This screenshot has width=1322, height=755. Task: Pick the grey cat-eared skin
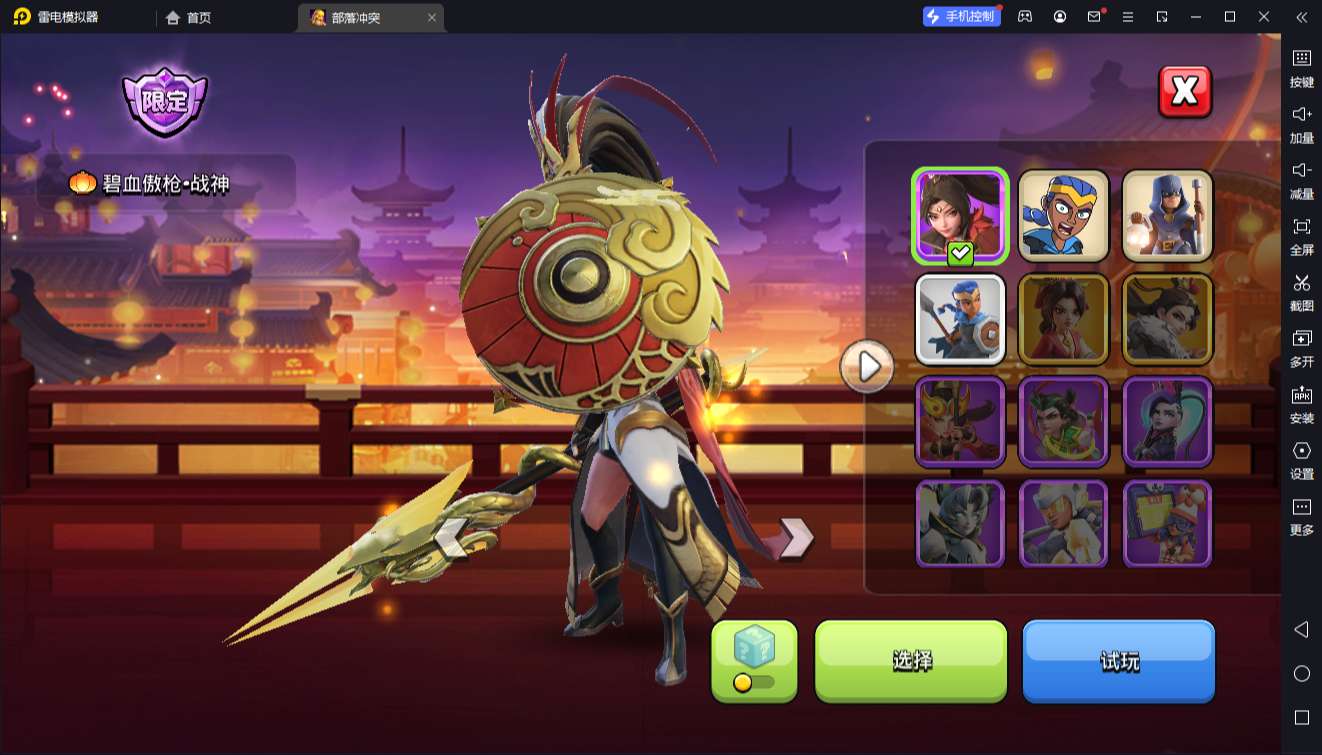[960, 523]
